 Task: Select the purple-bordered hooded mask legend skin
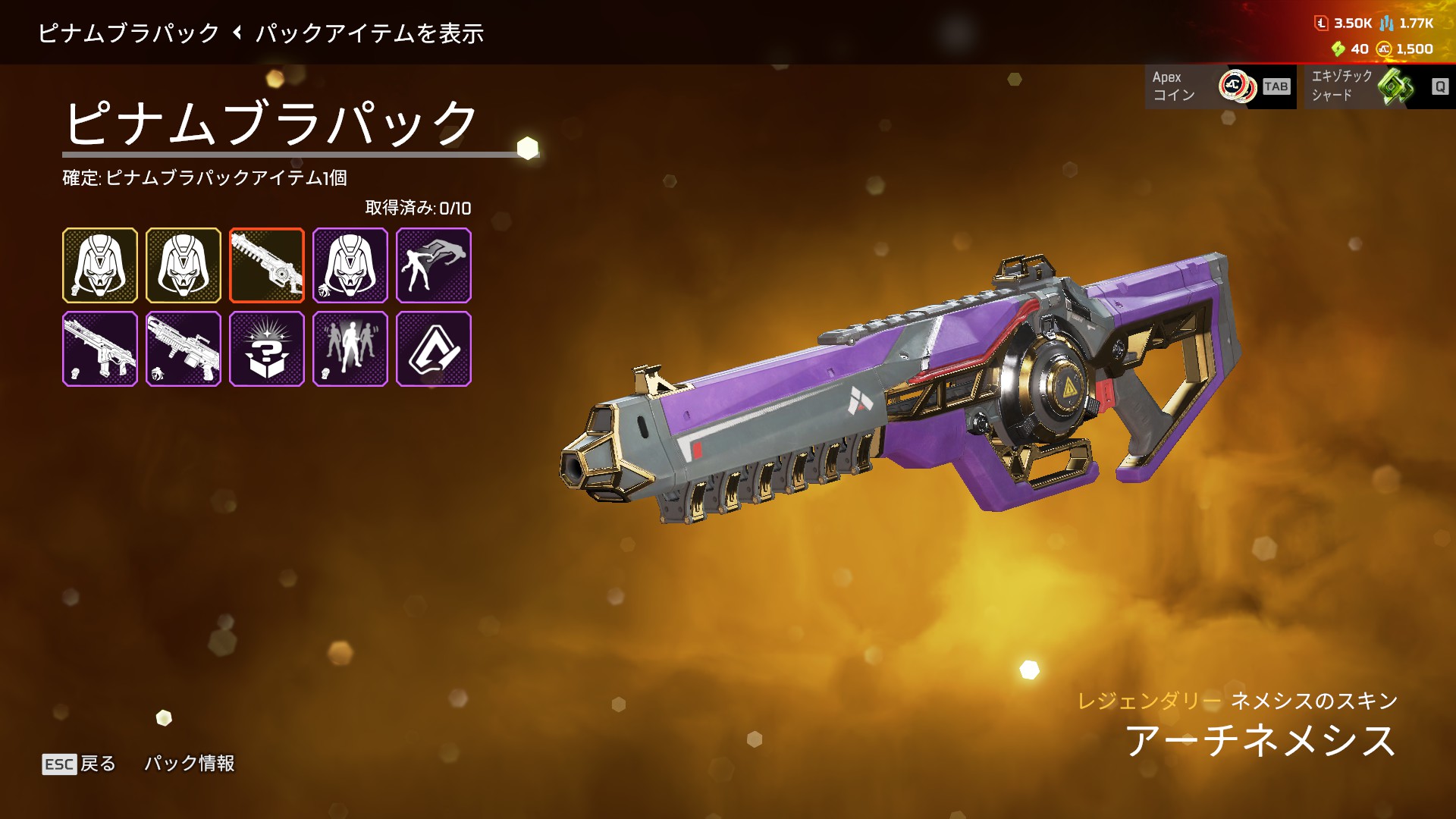point(350,265)
